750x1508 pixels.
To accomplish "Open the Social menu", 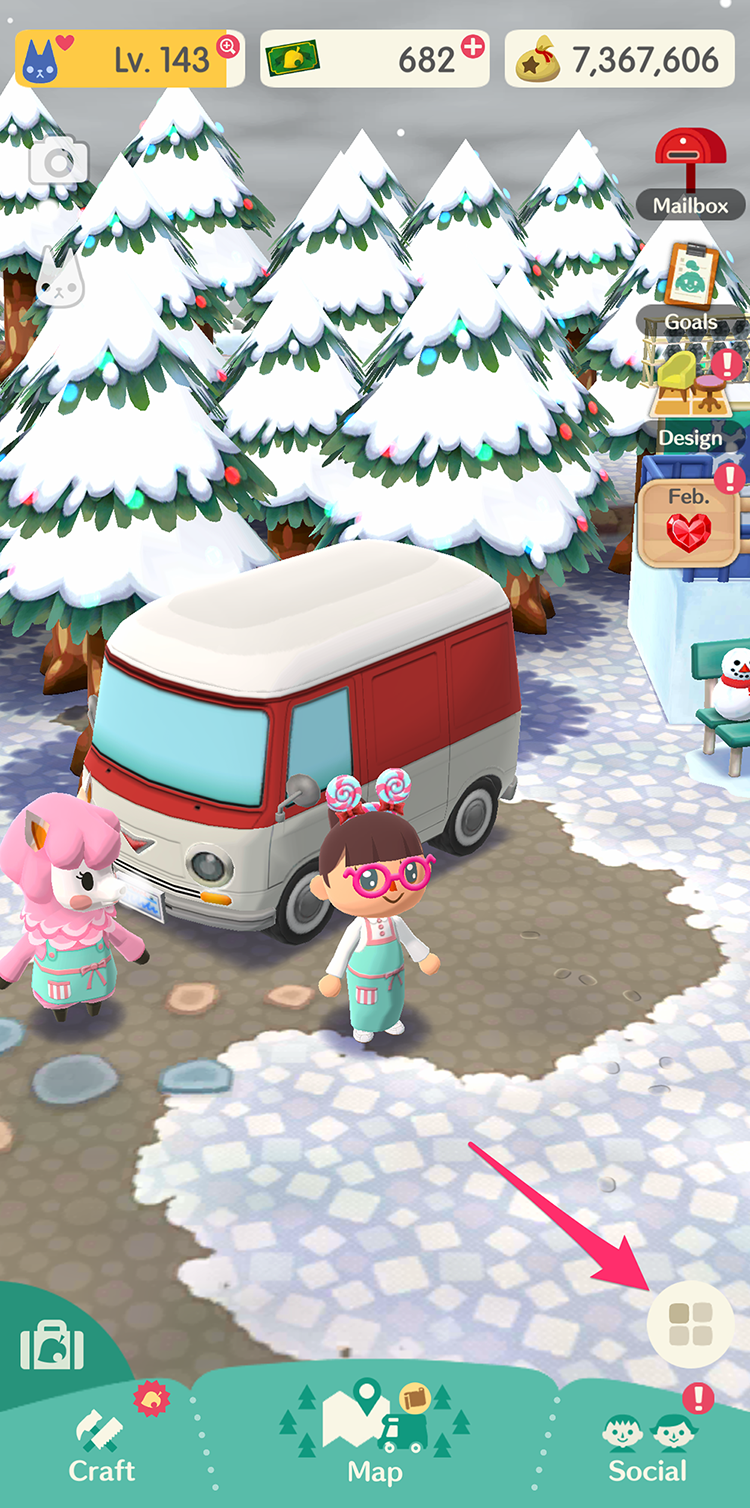I will [x=647, y=1446].
